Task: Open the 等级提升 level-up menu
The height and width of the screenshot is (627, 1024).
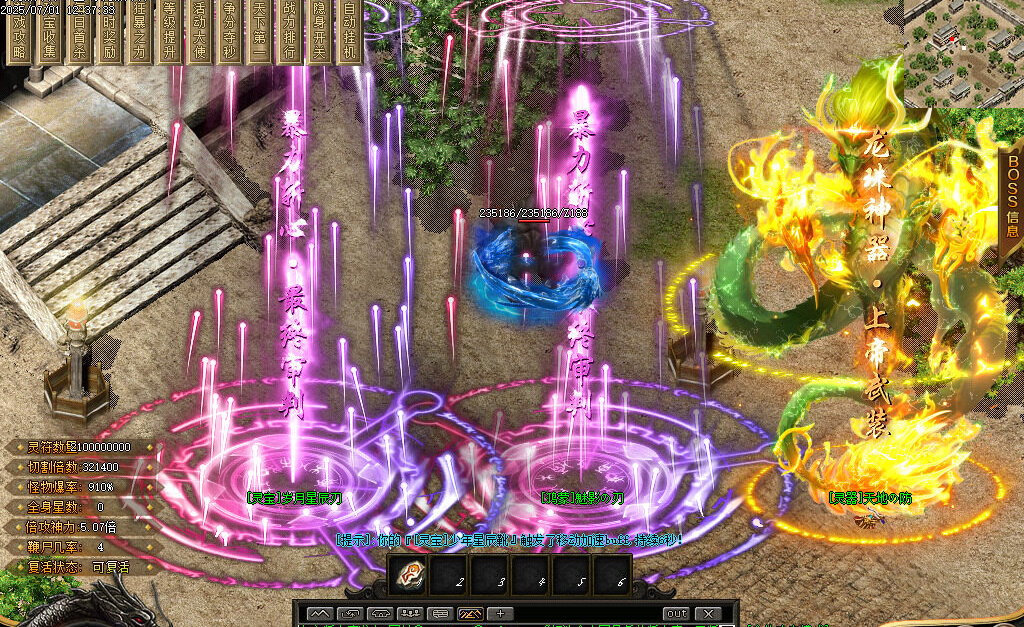Action: click(x=169, y=36)
